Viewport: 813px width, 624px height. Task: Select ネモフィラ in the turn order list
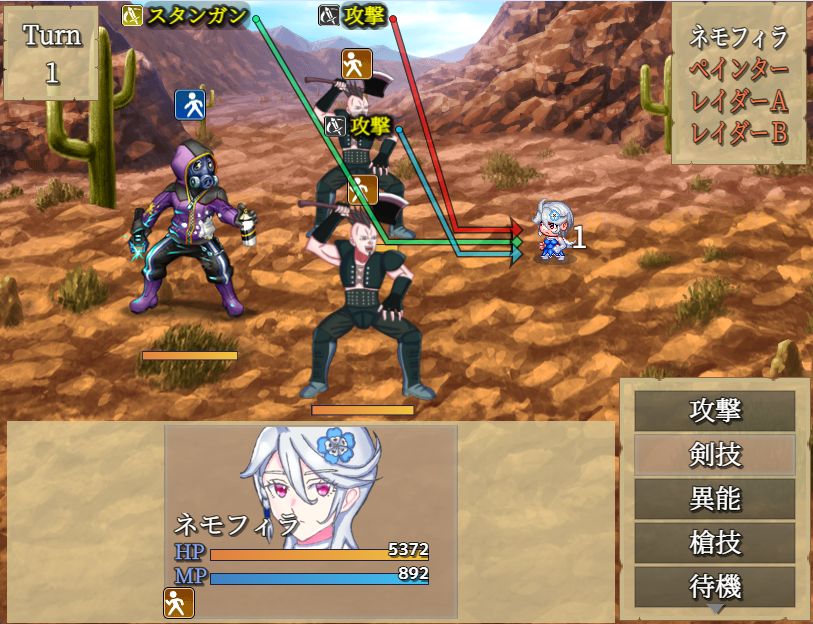[739, 38]
